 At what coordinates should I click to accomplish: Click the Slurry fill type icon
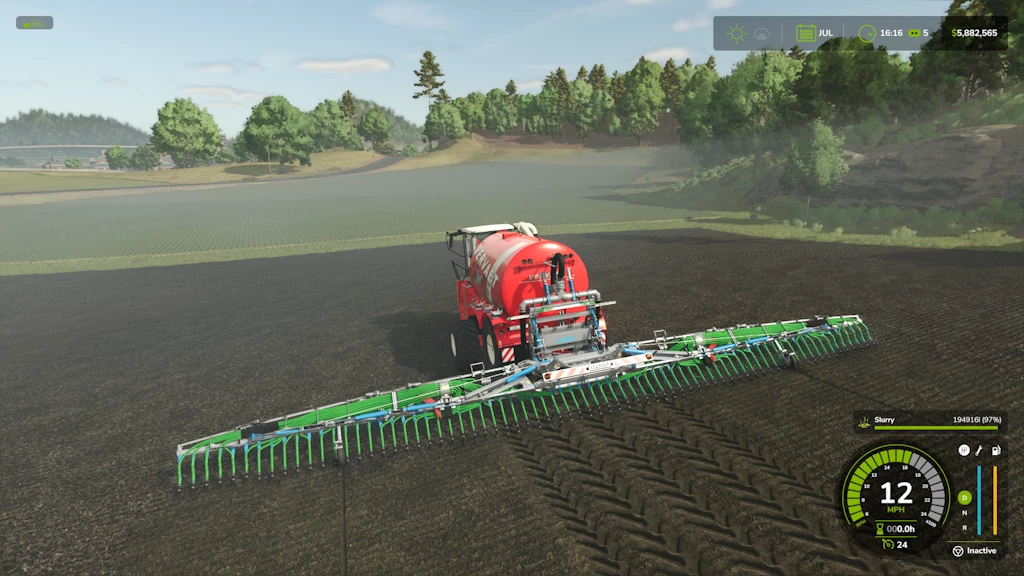(864, 421)
